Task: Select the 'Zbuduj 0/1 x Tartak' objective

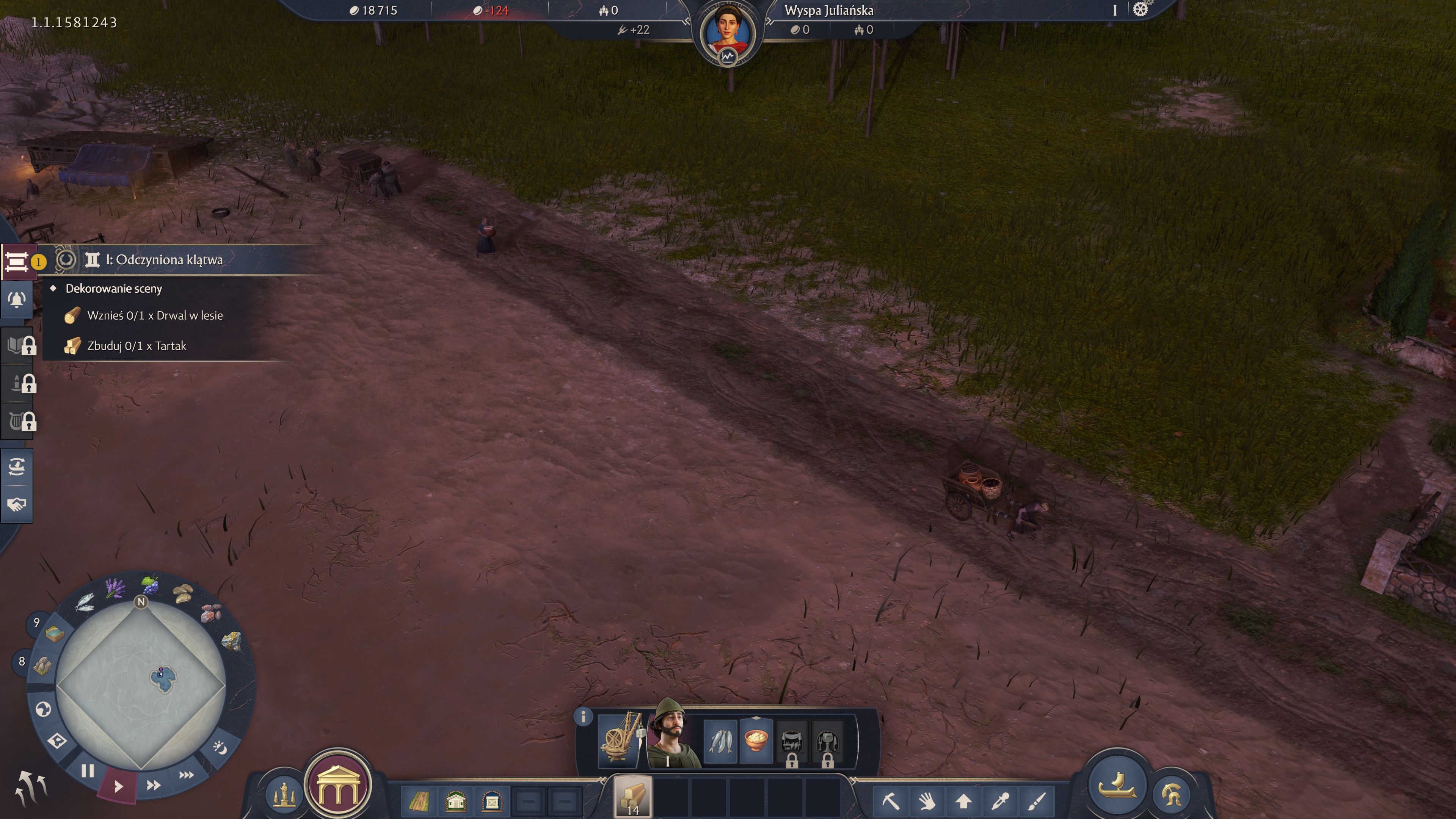Action: (136, 346)
